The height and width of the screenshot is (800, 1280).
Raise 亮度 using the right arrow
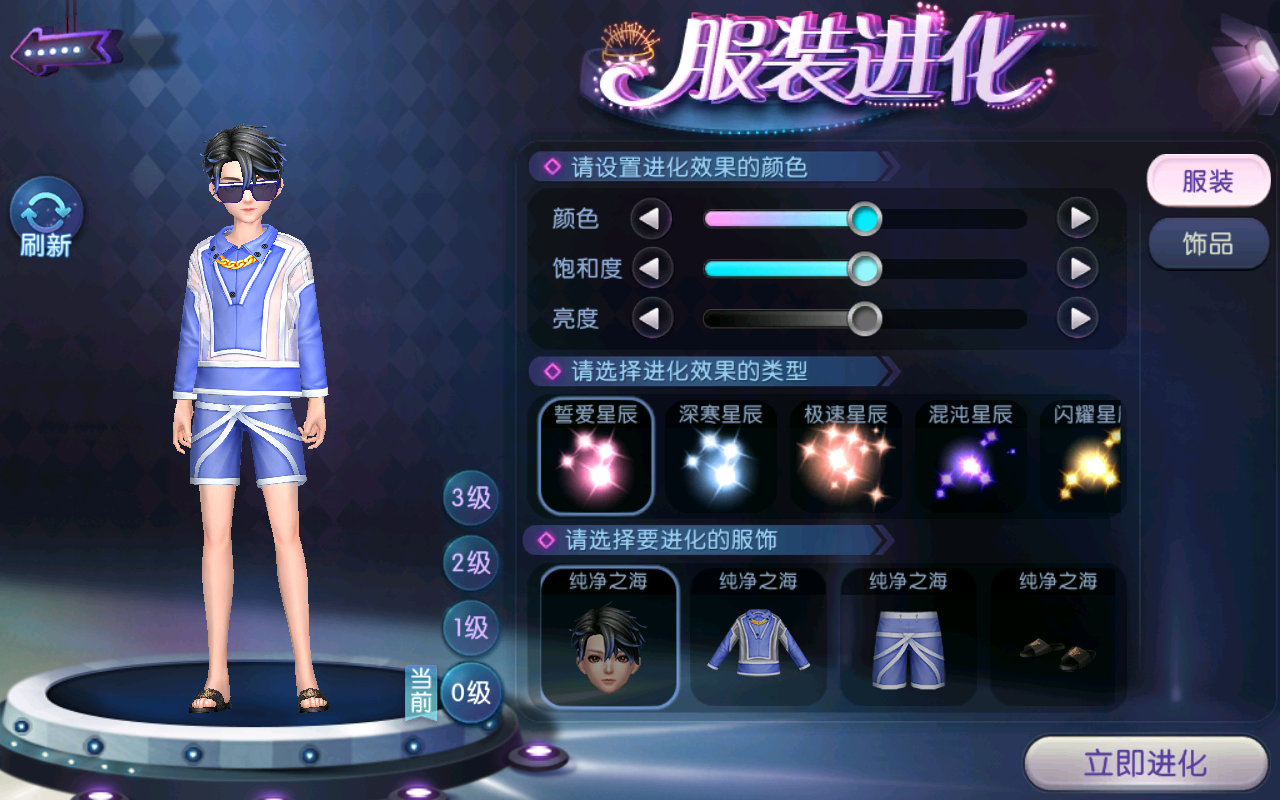click(x=1078, y=319)
